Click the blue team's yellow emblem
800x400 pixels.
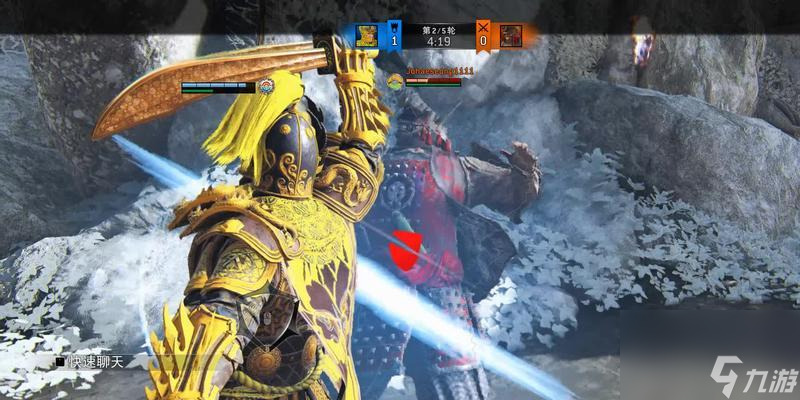[x=367, y=37]
